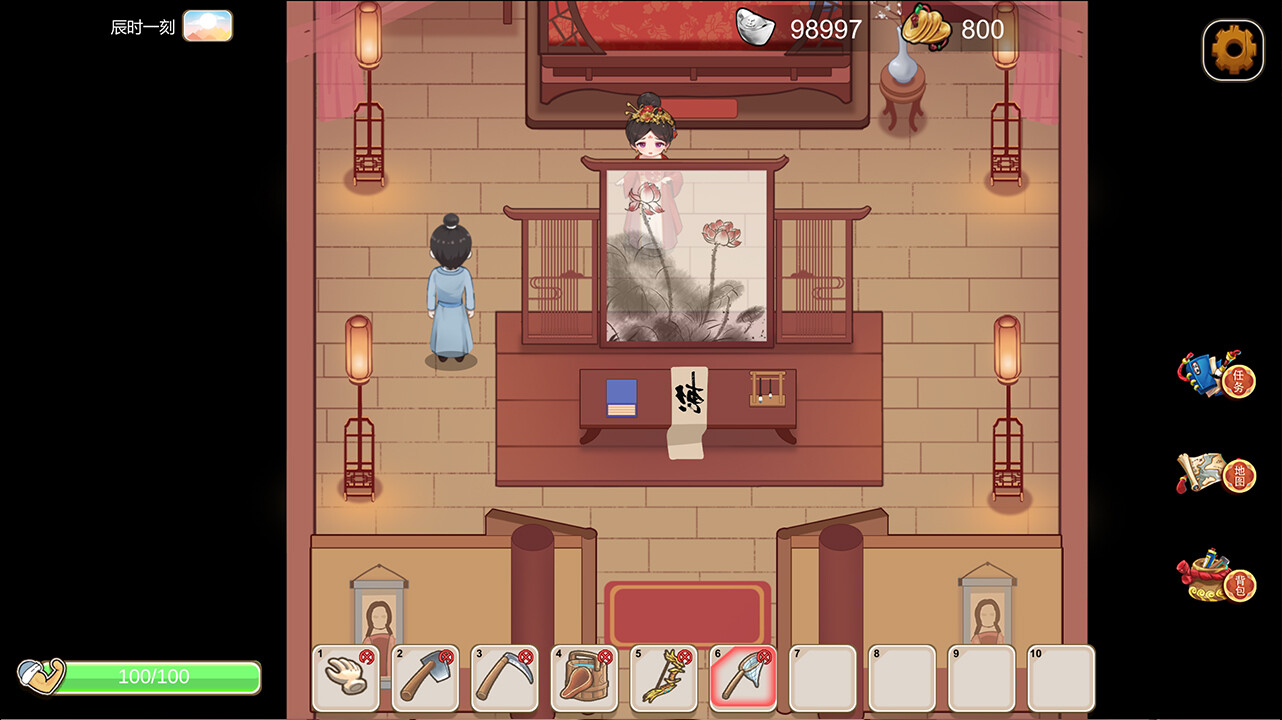This screenshot has height=720, width=1282.
Task: Click the weather icon beside the time
Action: 208,26
